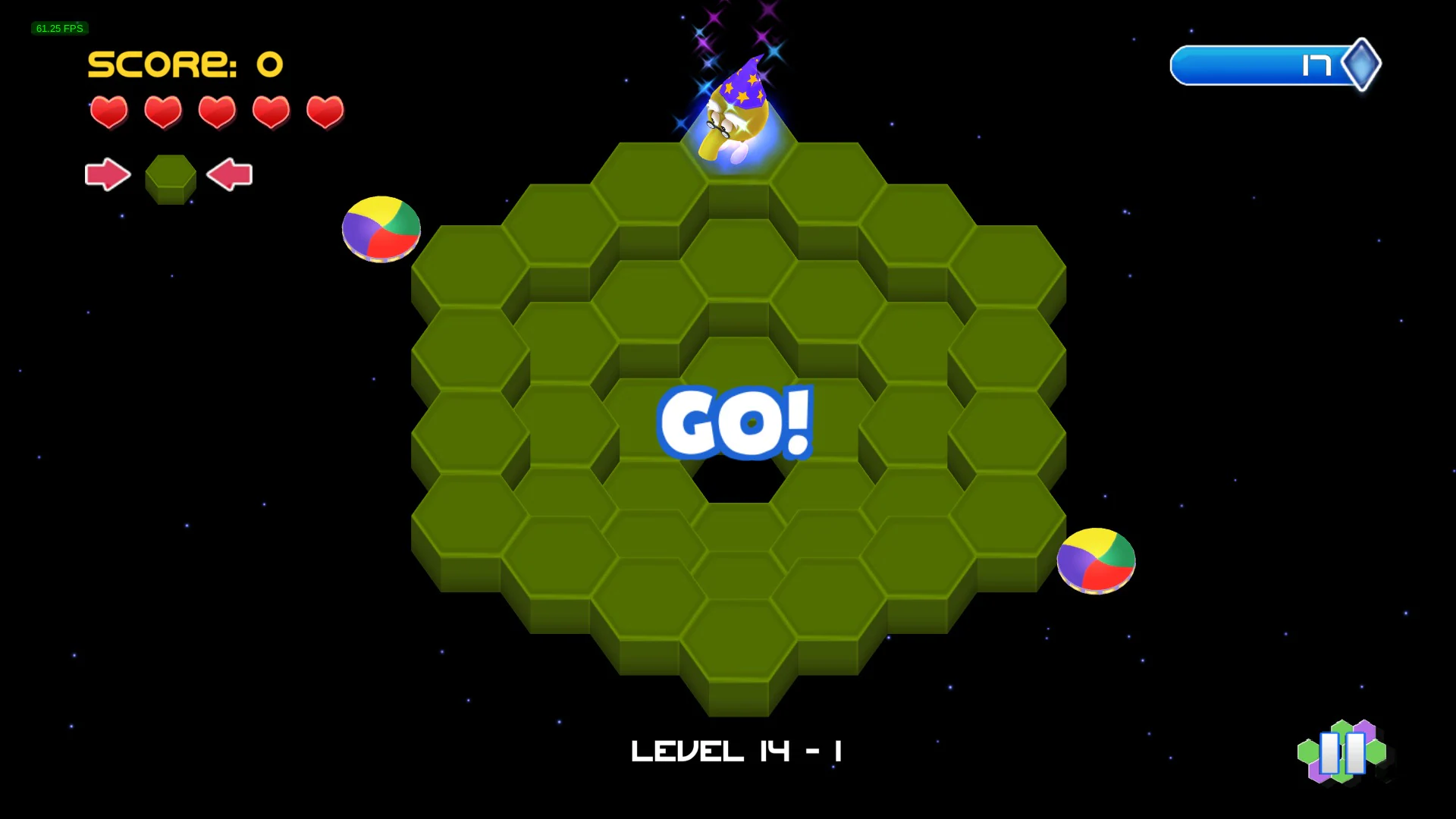
Task: Select the small hexagon tile between the arrows
Action: click(170, 178)
